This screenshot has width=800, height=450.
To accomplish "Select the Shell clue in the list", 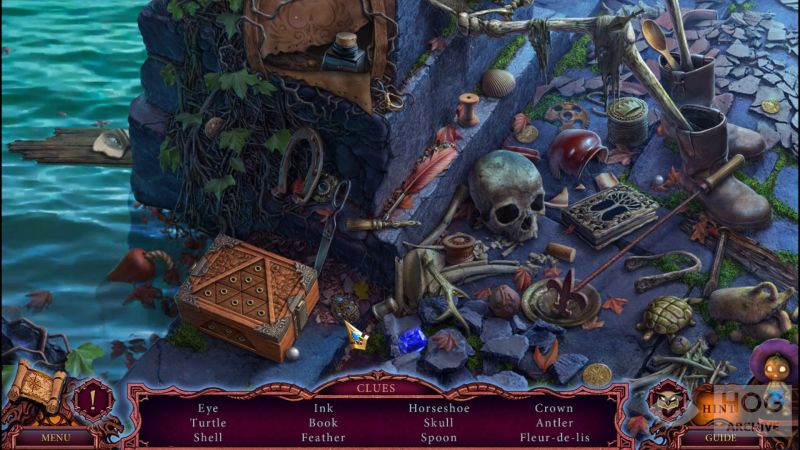I will [x=208, y=437].
